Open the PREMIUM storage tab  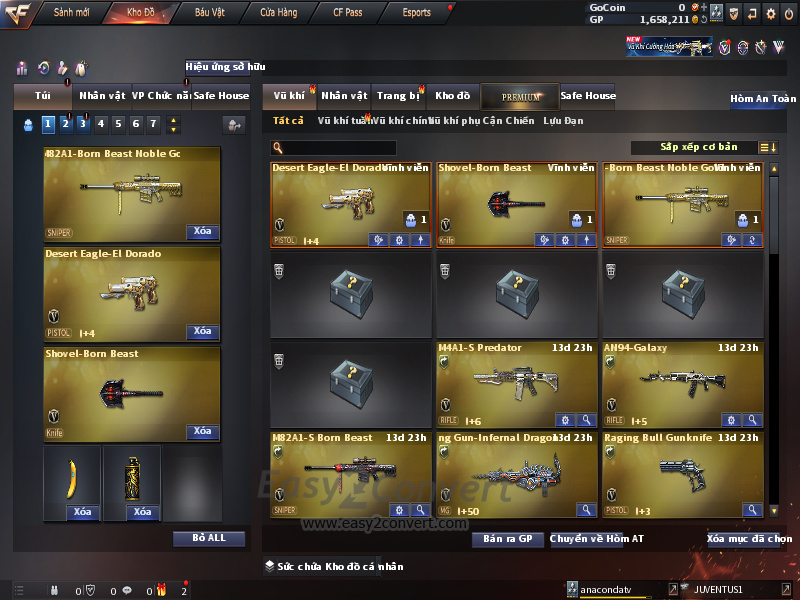click(x=519, y=97)
